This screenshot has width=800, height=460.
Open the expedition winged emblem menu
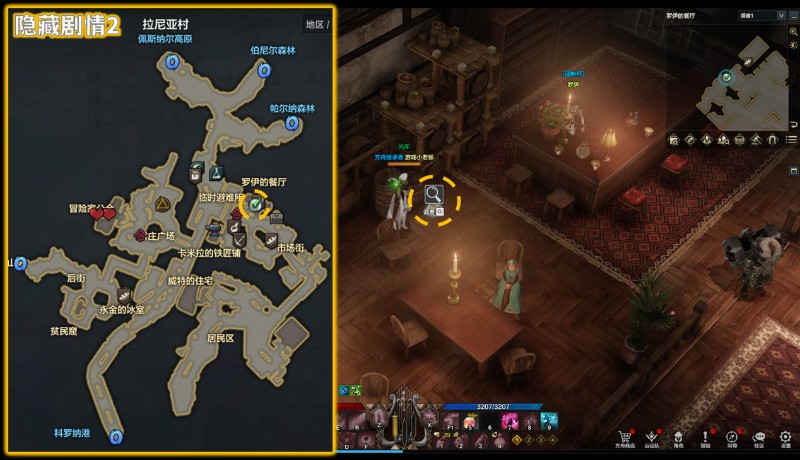pos(652,437)
